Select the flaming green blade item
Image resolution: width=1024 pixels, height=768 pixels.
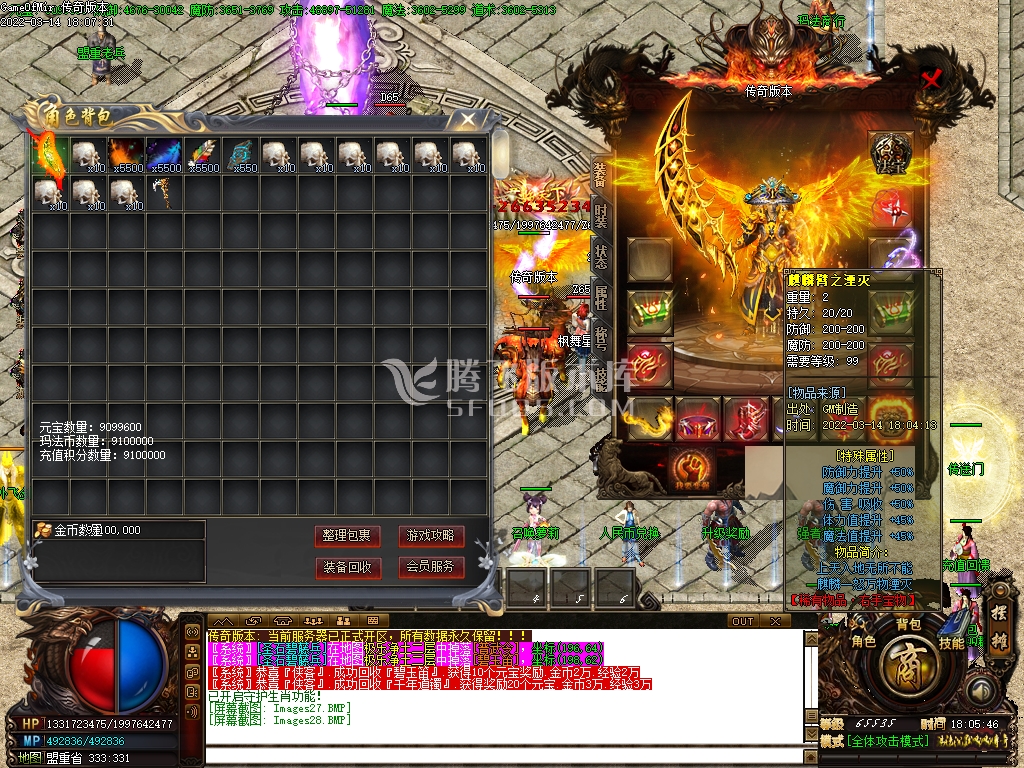tap(49, 155)
